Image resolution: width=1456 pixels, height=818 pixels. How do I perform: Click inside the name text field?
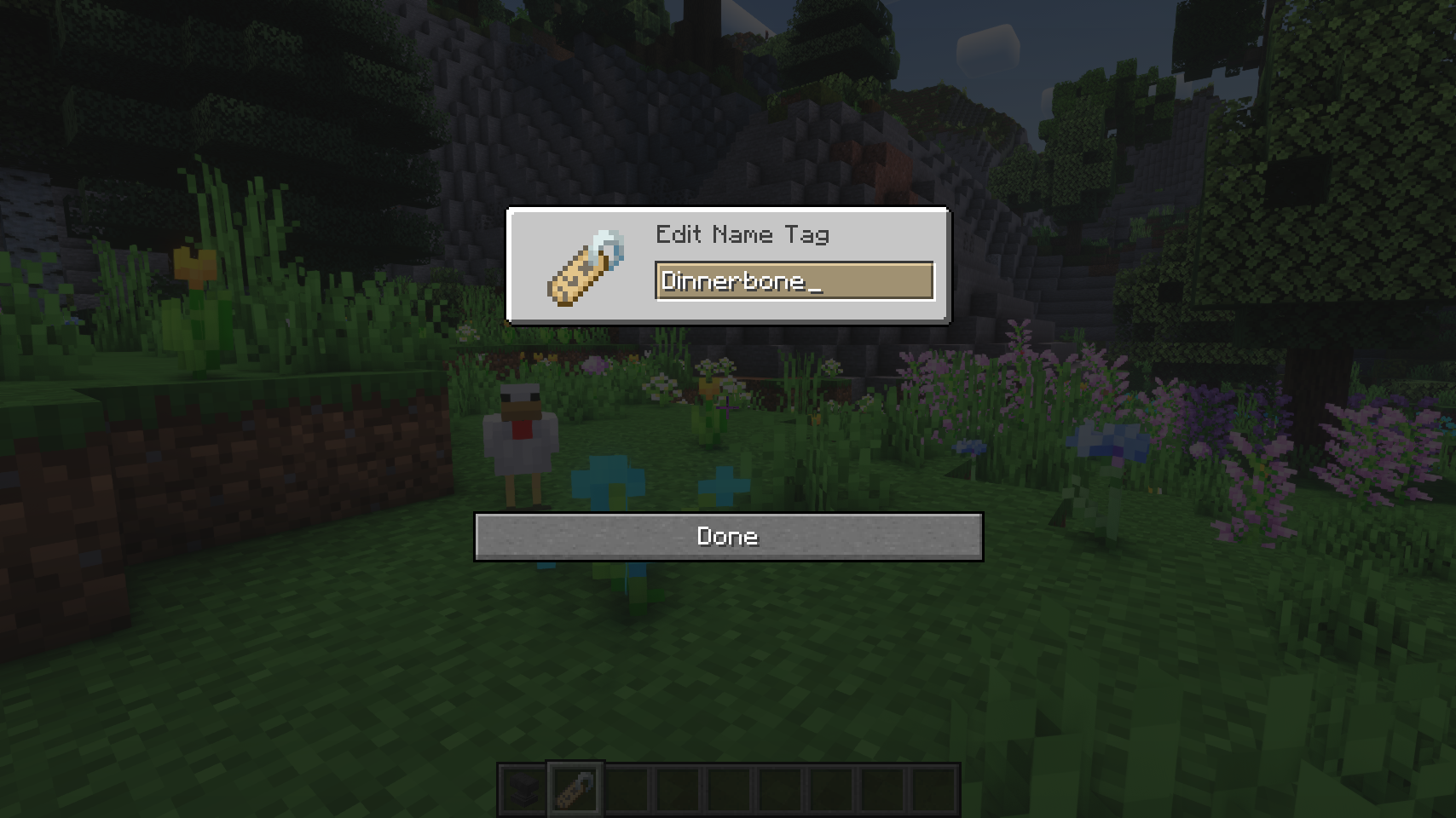point(793,281)
